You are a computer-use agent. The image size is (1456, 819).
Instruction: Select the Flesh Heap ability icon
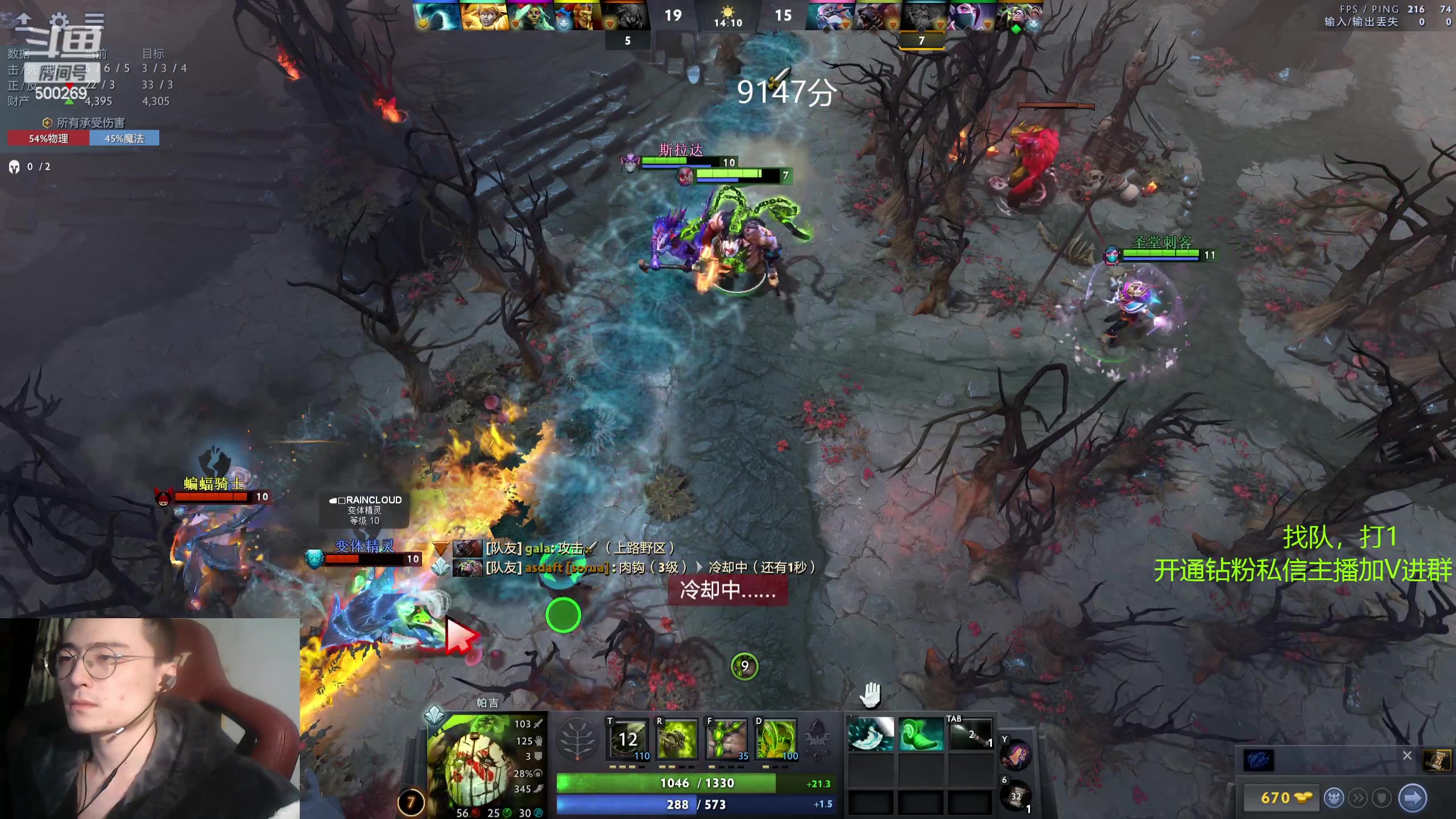coord(726,739)
